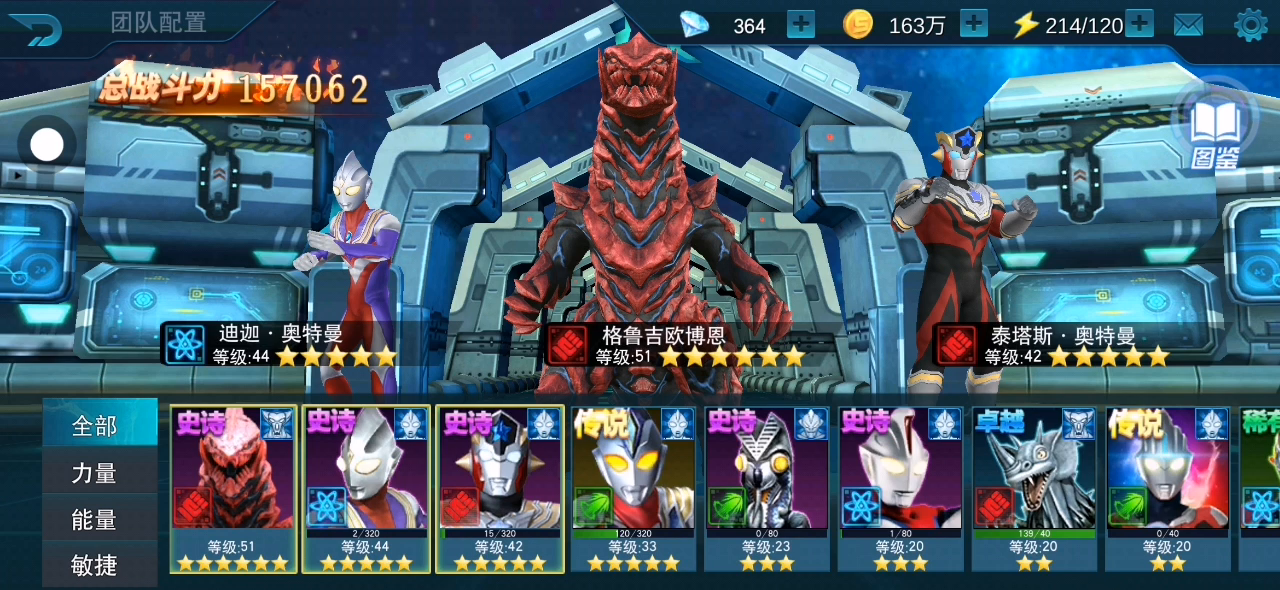Open the settings gear
This screenshot has width=1280, height=590.
click(x=1251, y=25)
